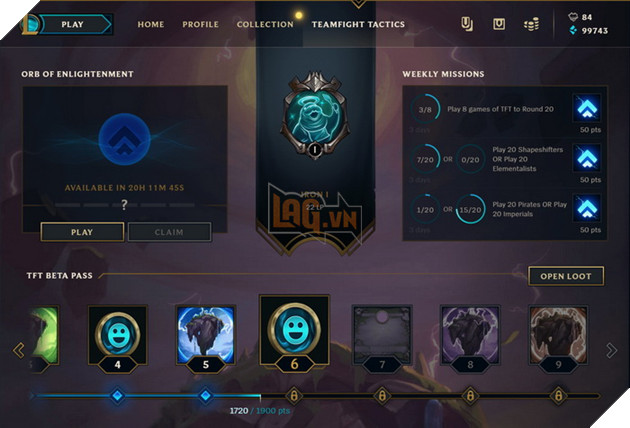The image size is (630, 428).
Task: Open the Orb of Enlightenment question mark
Action: pyautogui.click(x=124, y=204)
